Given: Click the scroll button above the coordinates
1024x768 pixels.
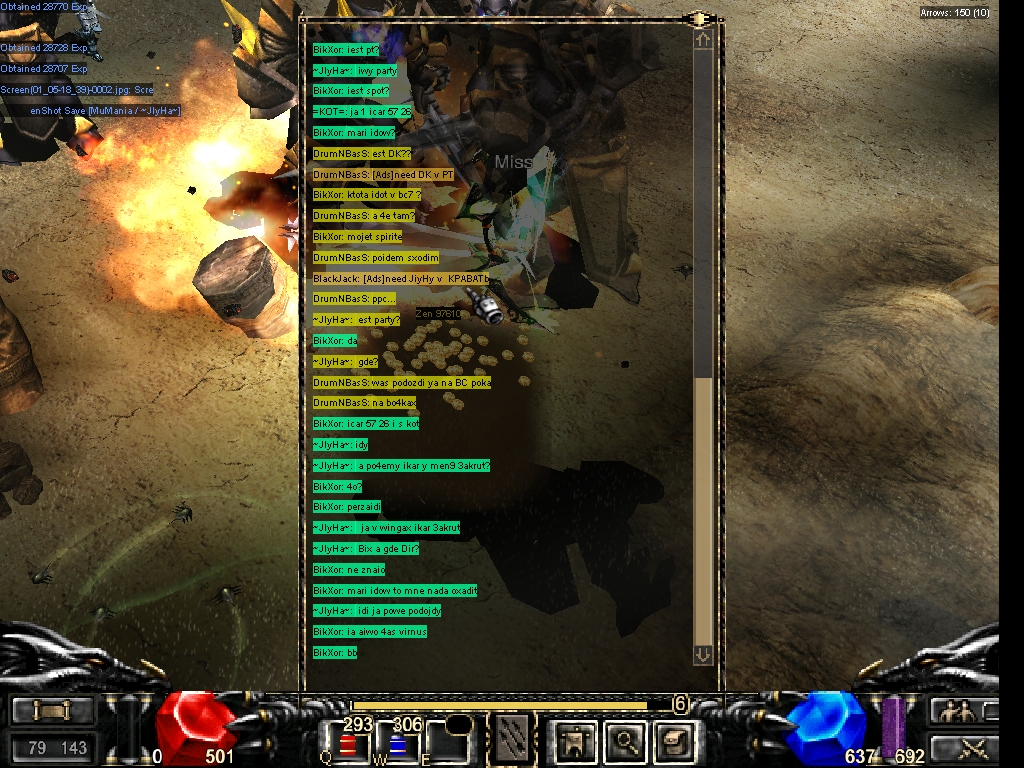Looking at the screenshot, I should [x=52, y=711].
